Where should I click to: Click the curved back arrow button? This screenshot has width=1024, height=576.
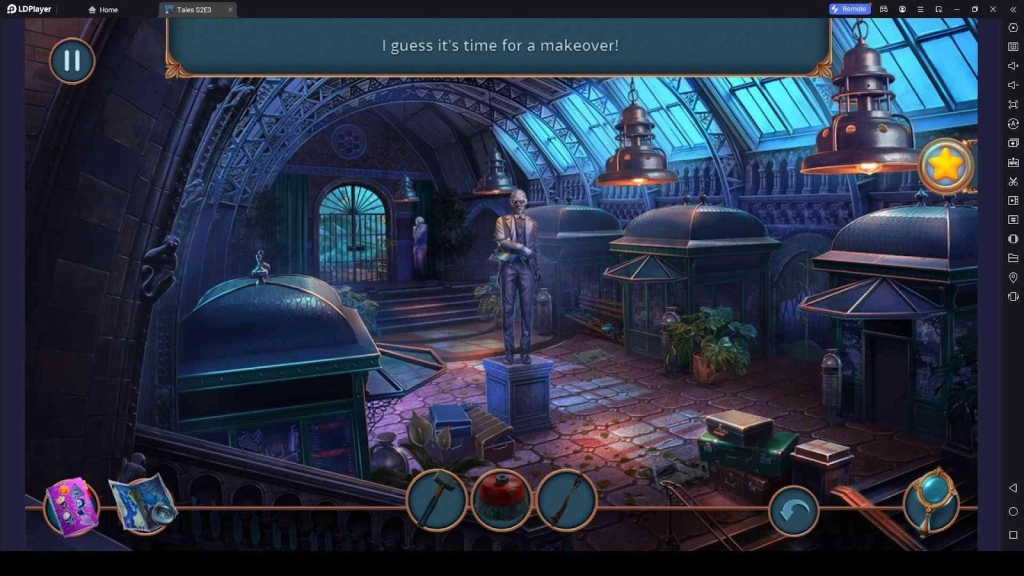click(794, 511)
